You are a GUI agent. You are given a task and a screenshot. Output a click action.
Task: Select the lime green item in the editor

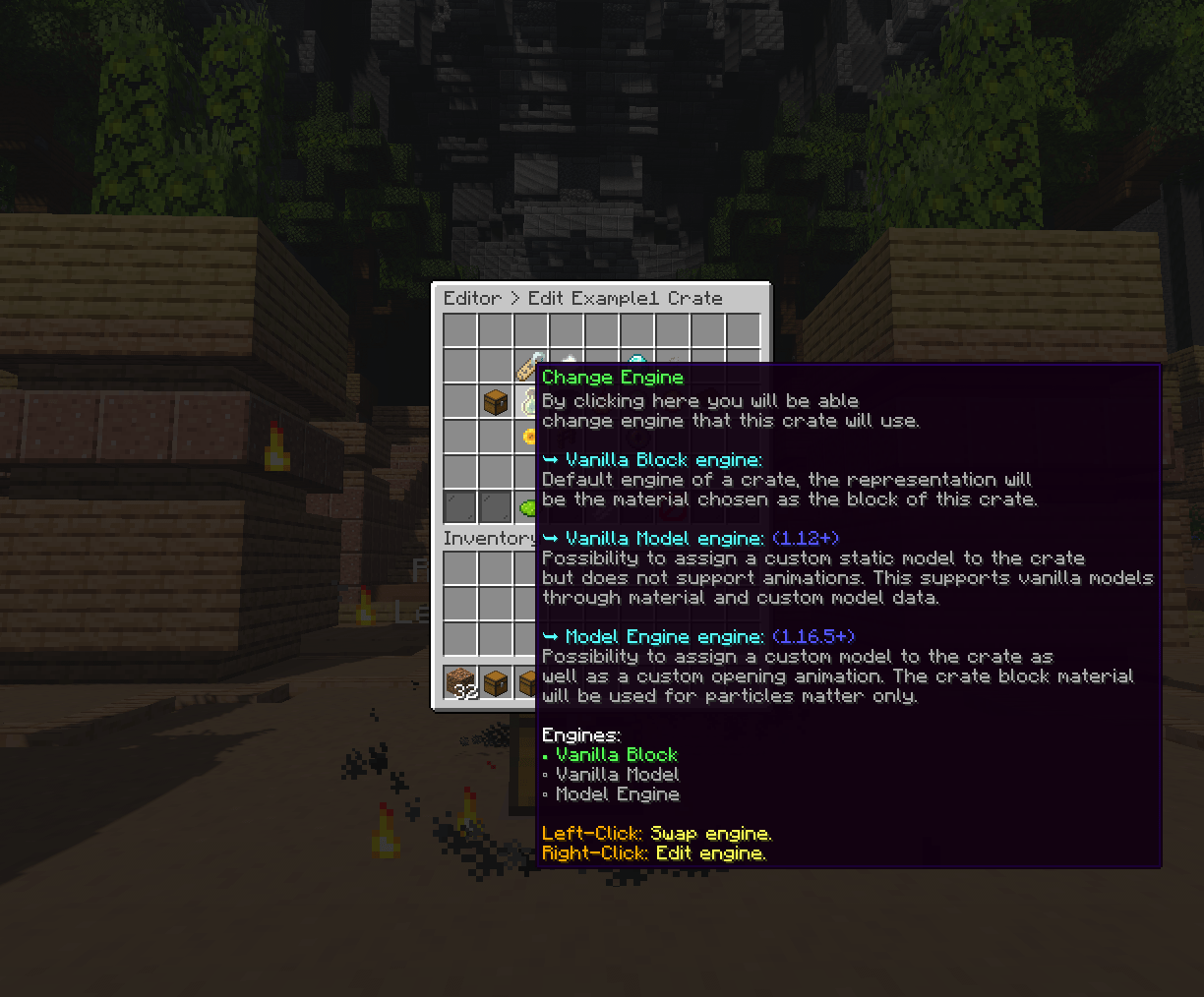528,507
